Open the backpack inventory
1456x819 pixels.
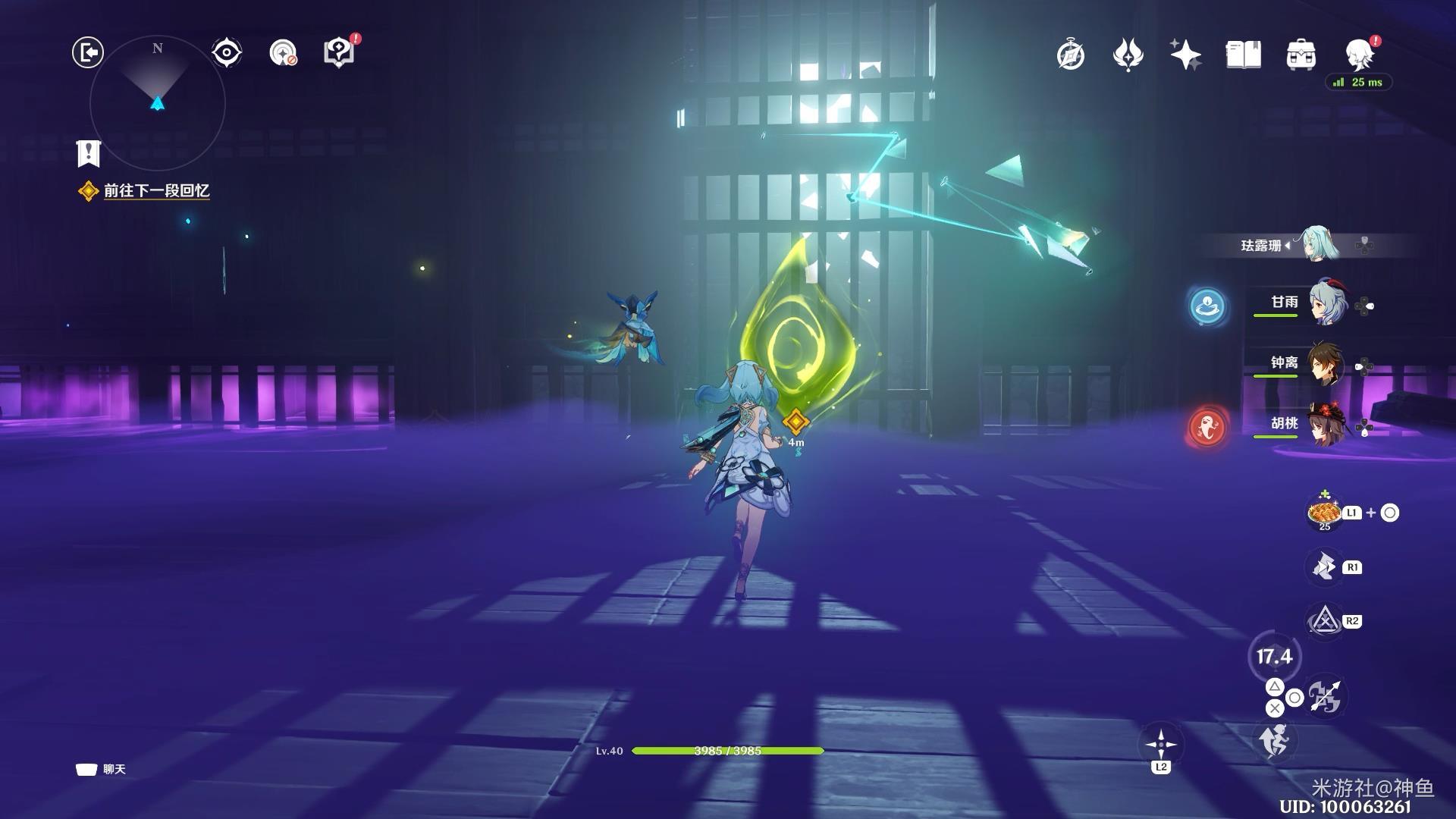[1301, 55]
